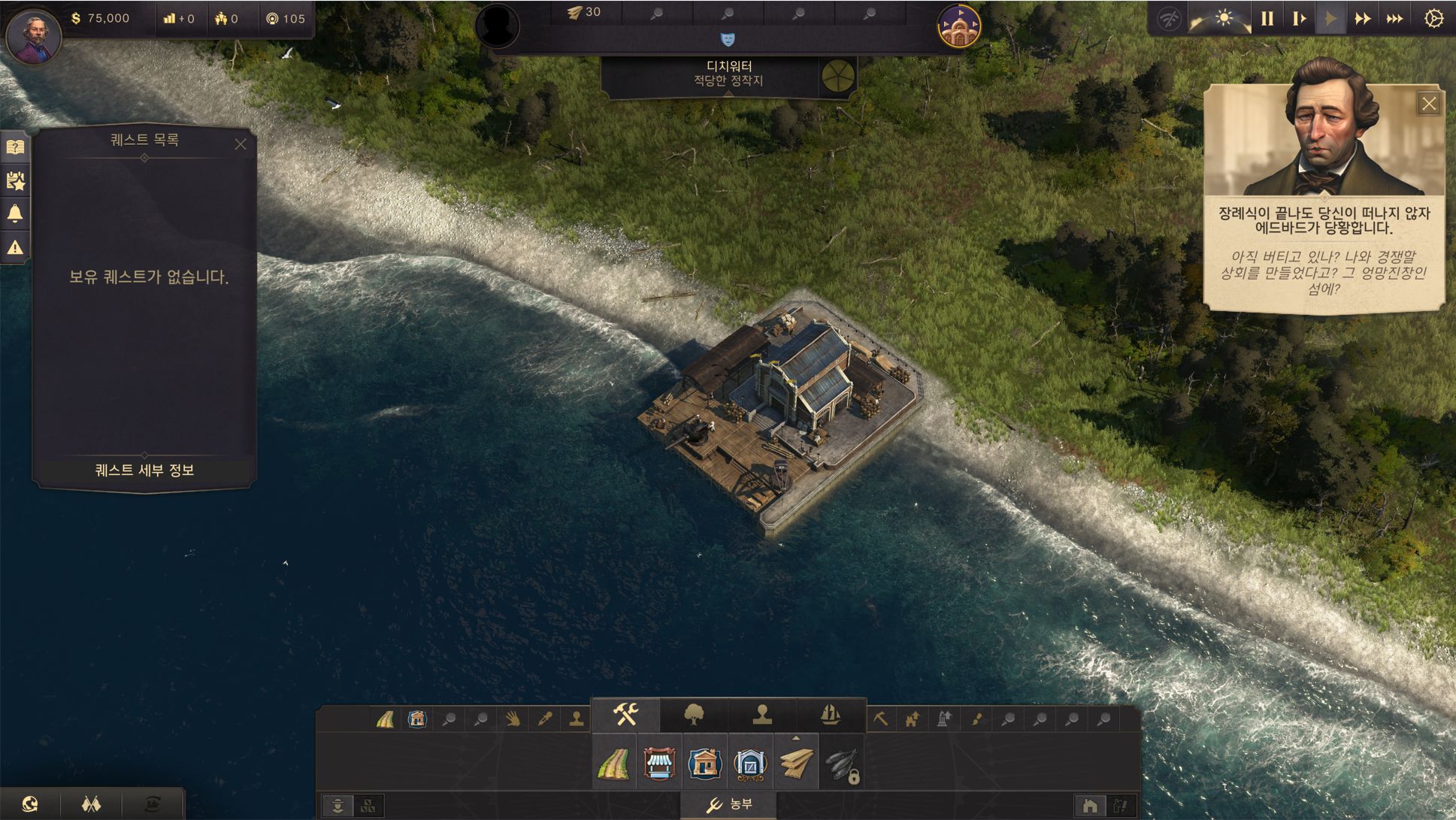
Task: Open the quest book tab icon
Action: (16, 147)
